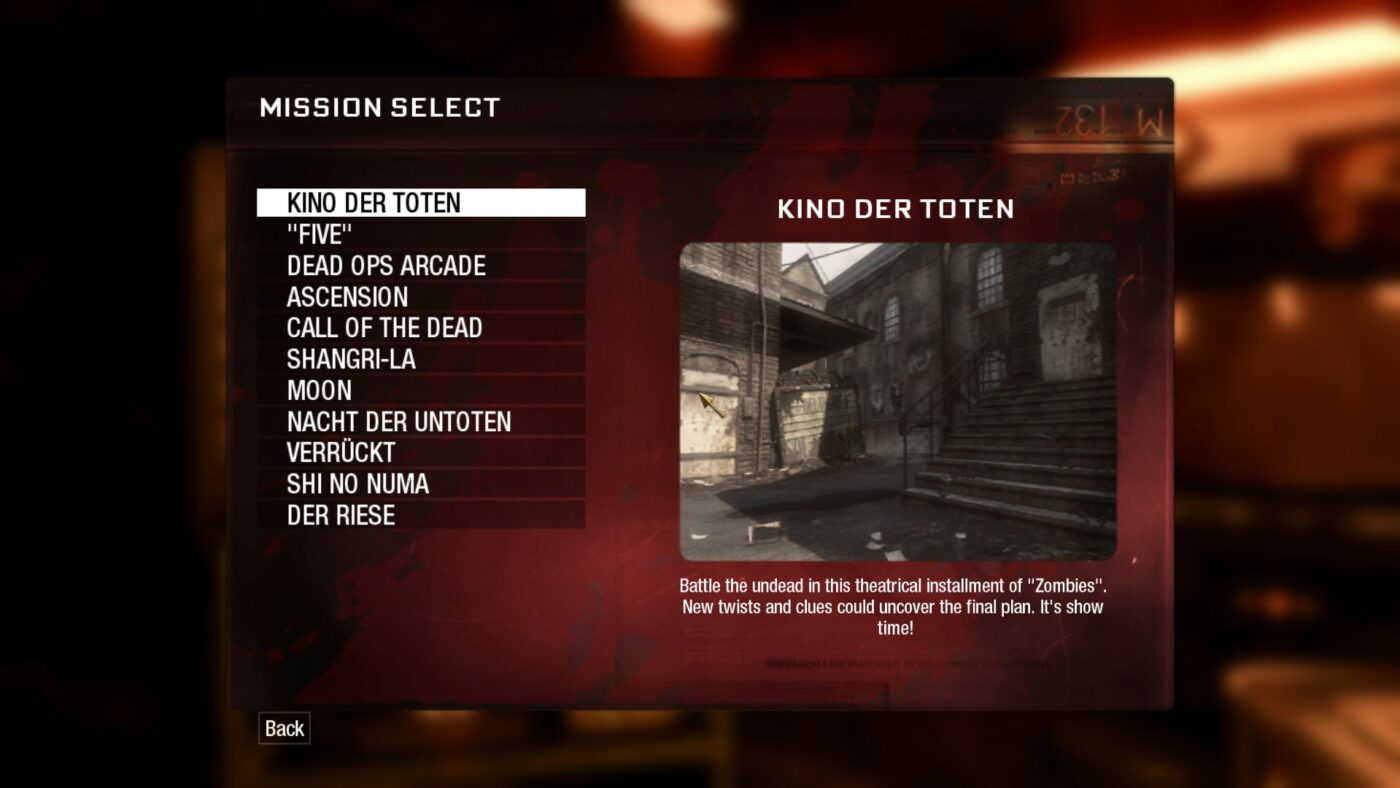Screen dimensions: 1400x788
Task: Click the Back button
Action: click(284, 728)
